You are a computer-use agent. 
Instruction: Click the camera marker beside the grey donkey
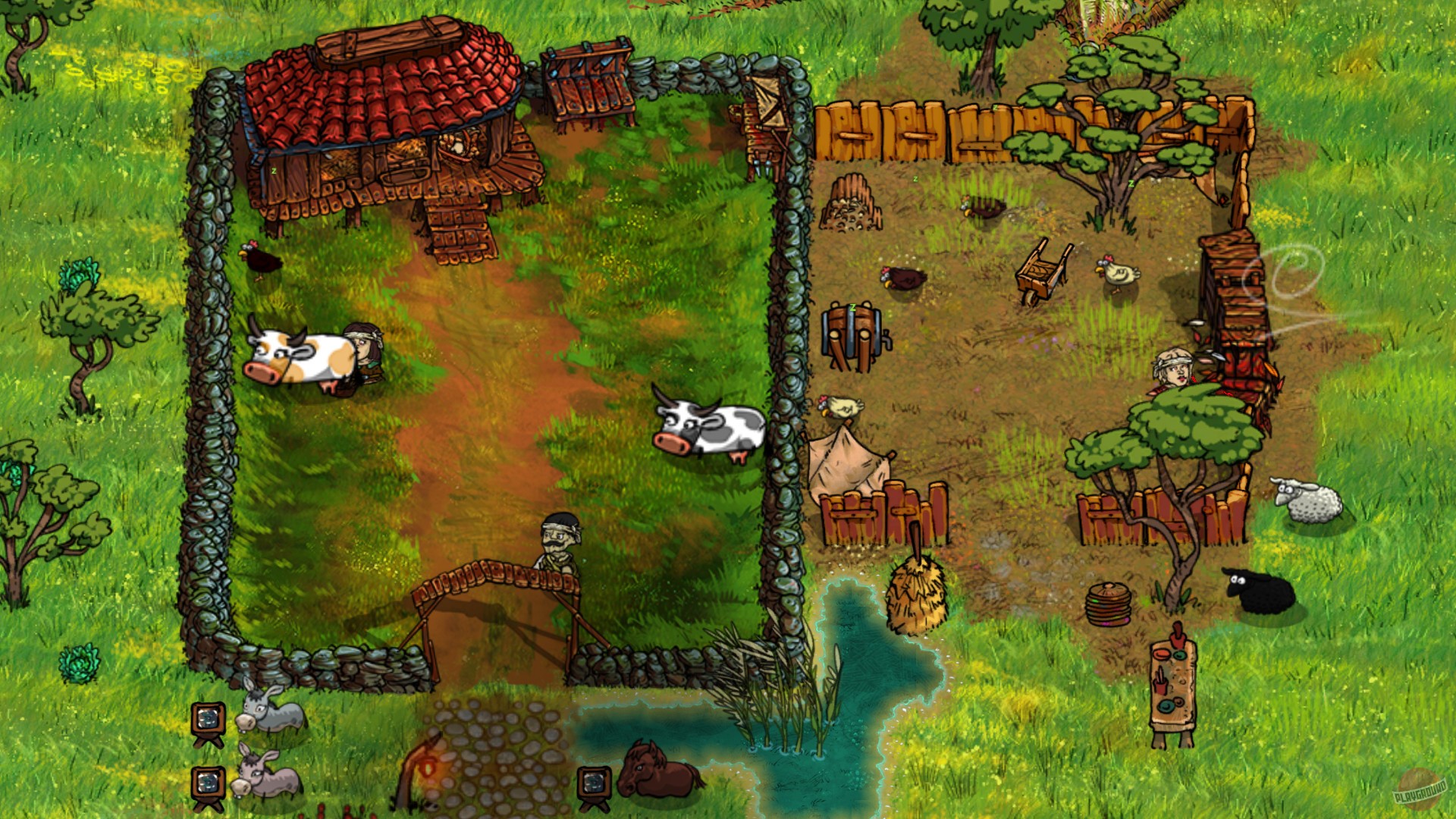(209, 720)
